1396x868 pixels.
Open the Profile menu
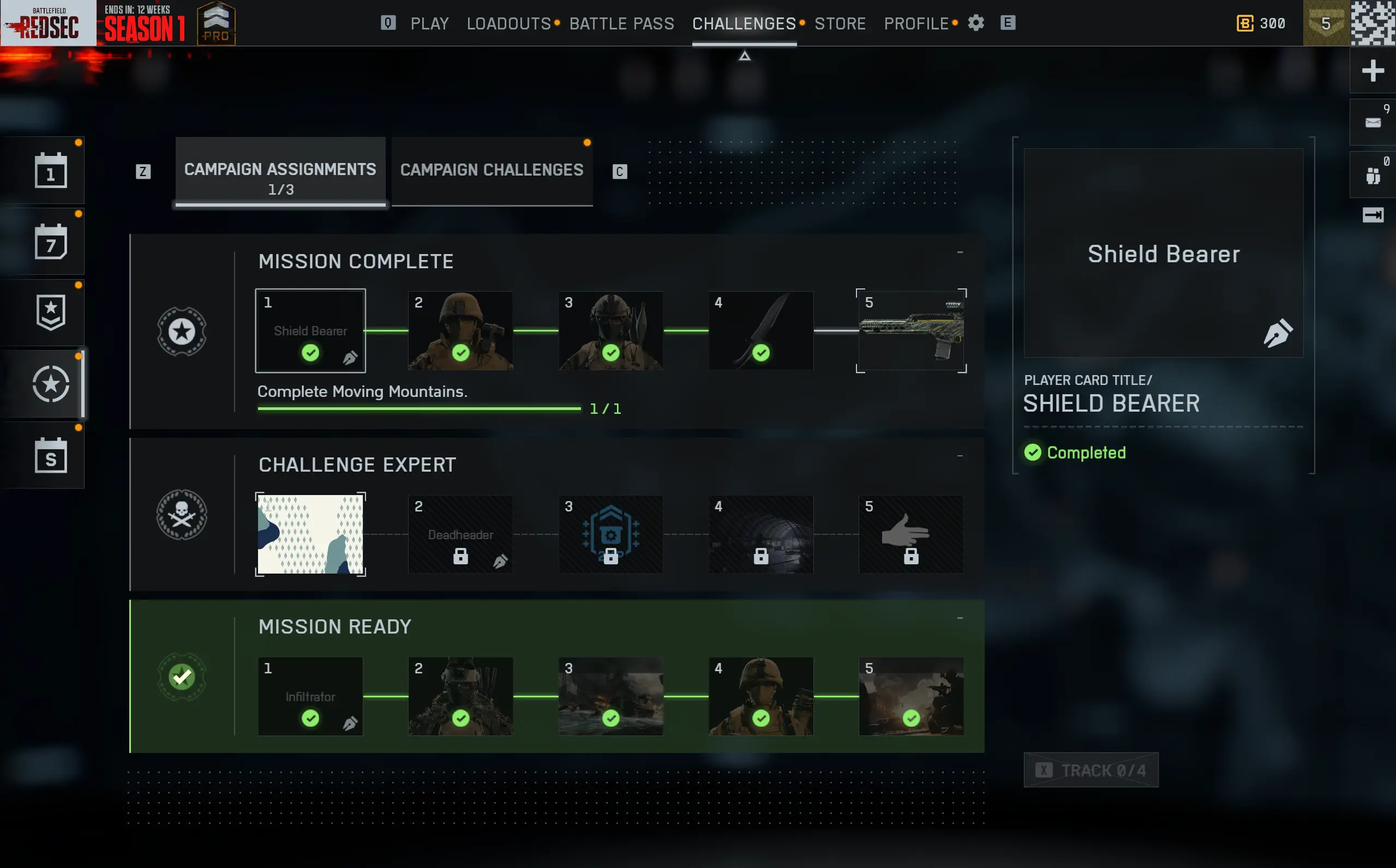[x=916, y=23]
